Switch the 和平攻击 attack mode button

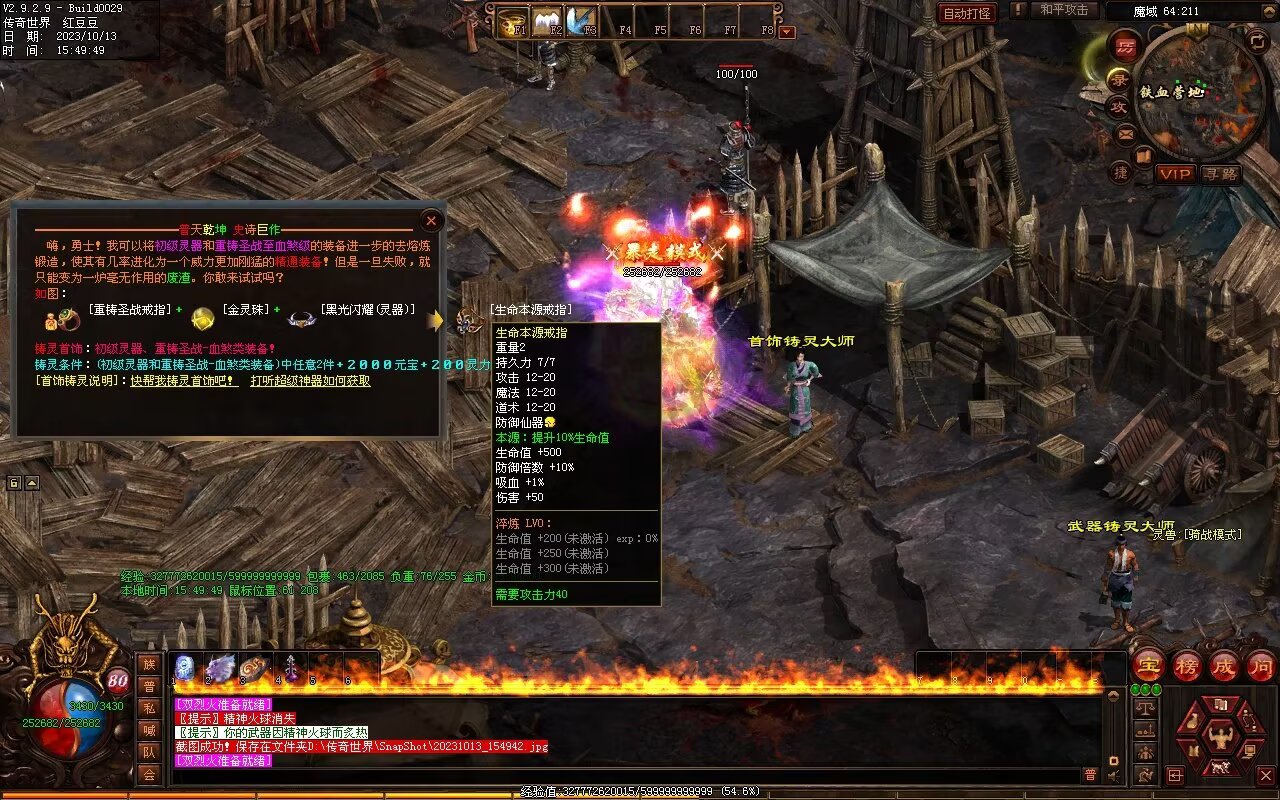click(1064, 10)
